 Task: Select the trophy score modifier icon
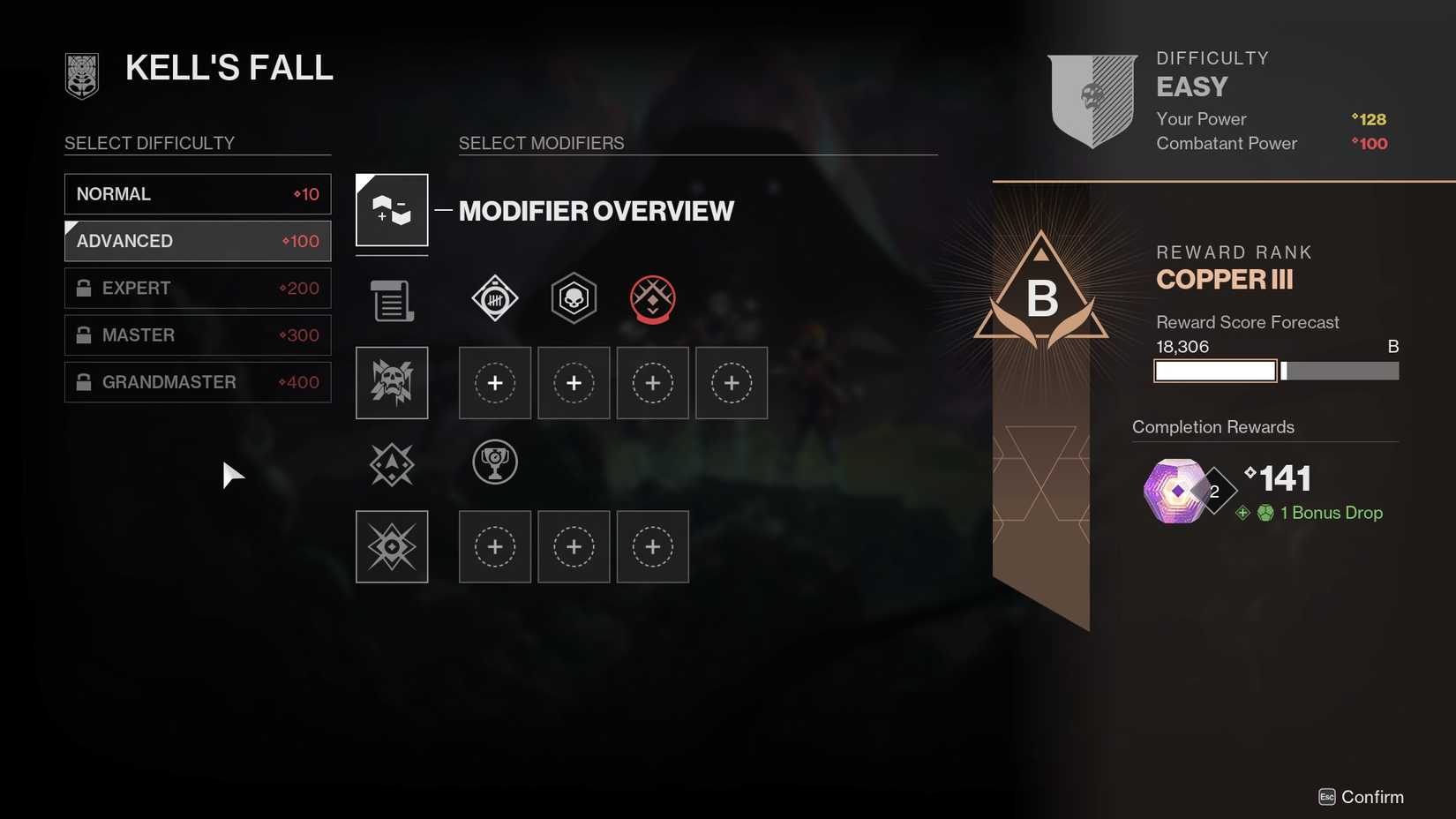pos(494,462)
